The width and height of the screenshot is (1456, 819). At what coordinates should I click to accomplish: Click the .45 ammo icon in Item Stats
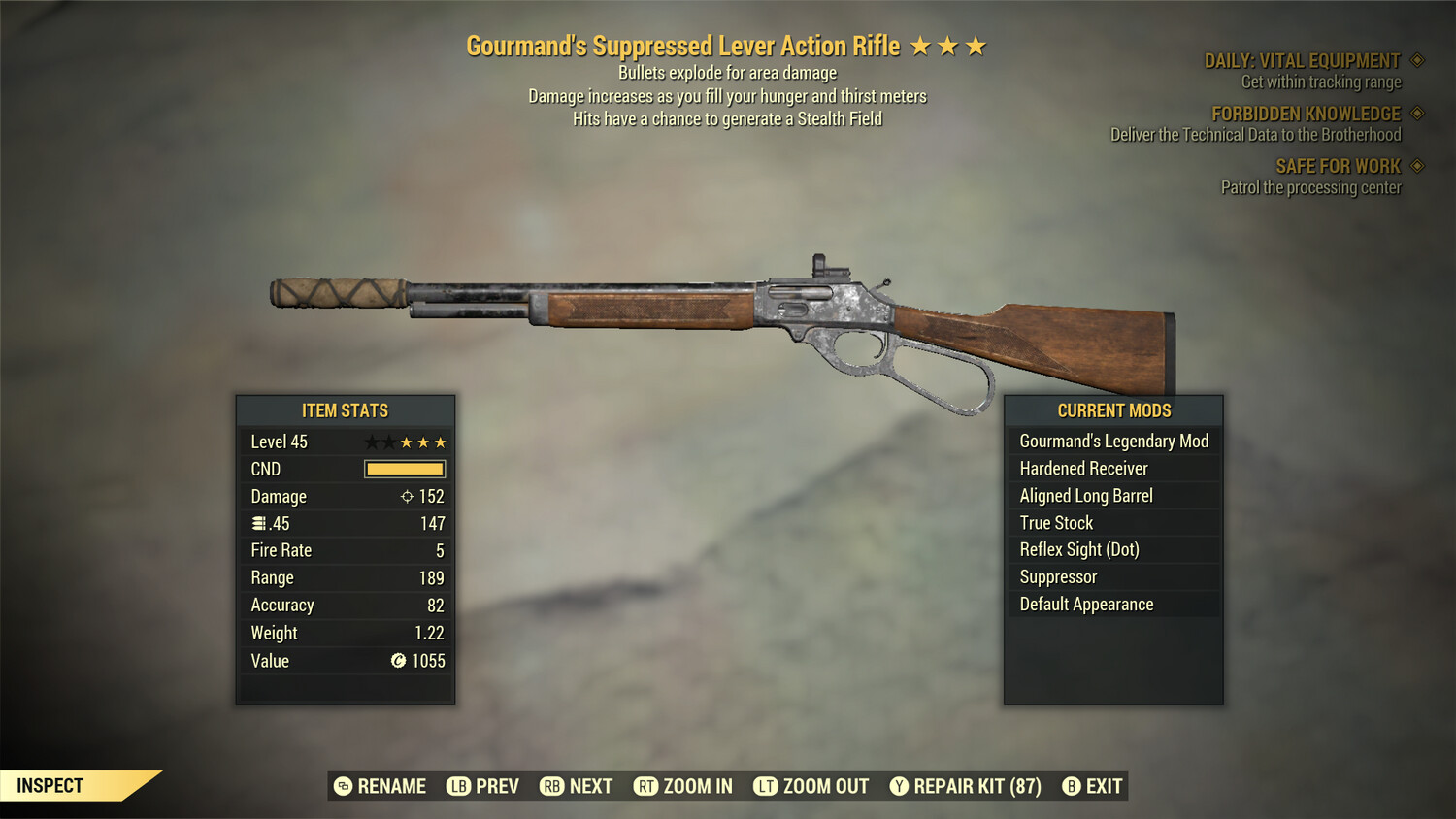(x=257, y=523)
